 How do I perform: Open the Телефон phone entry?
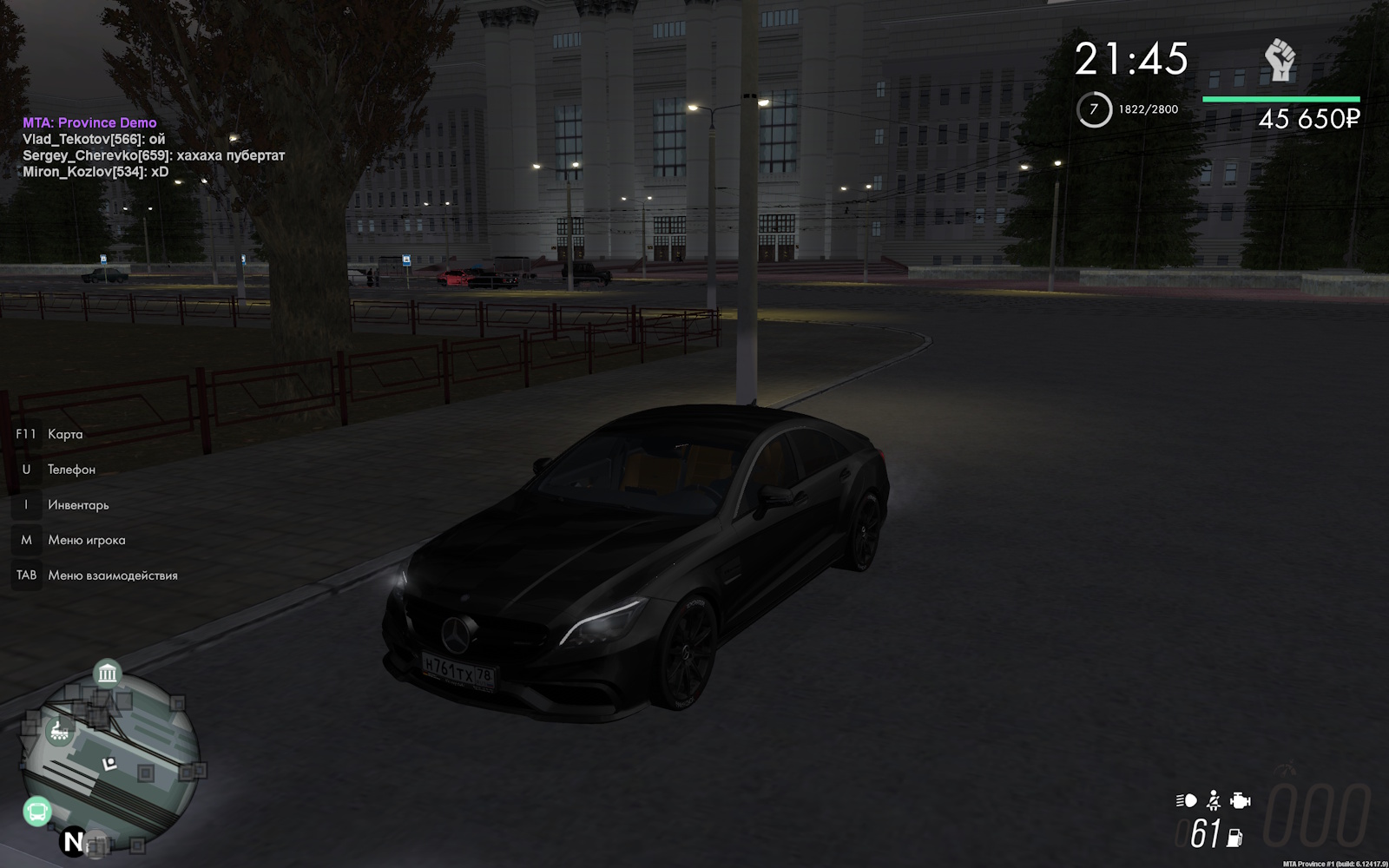click(x=71, y=470)
